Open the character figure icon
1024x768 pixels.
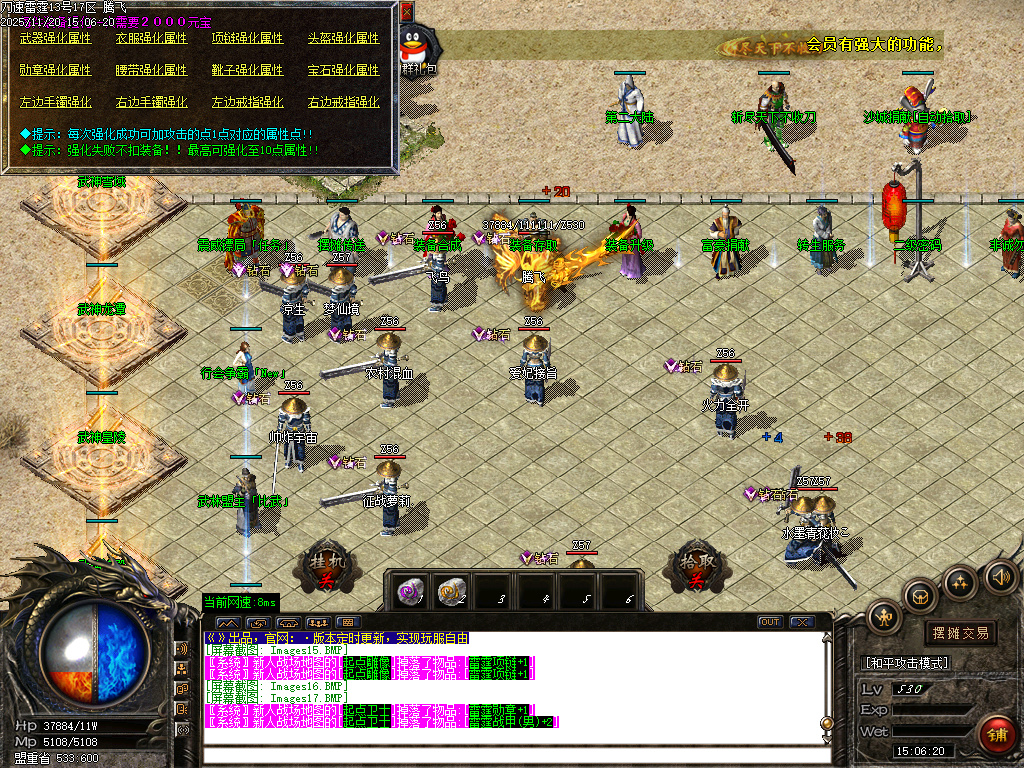(885, 618)
